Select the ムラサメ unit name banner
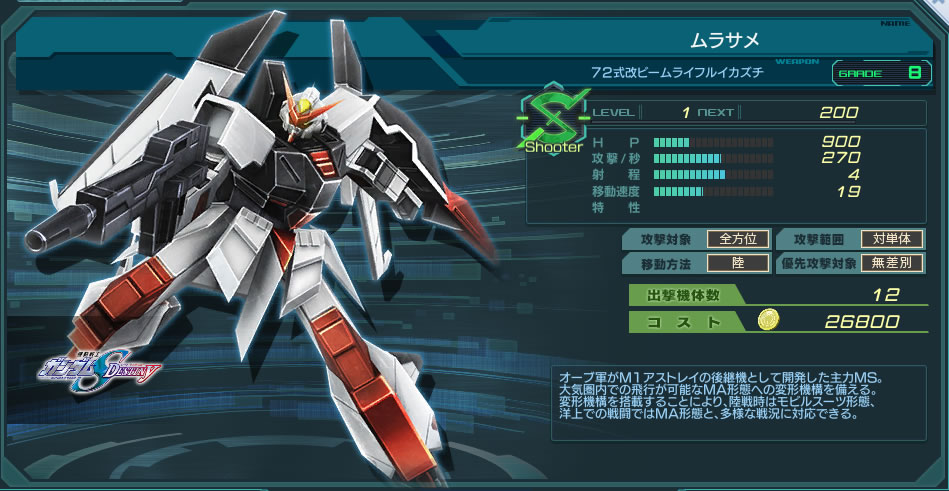 coord(725,40)
